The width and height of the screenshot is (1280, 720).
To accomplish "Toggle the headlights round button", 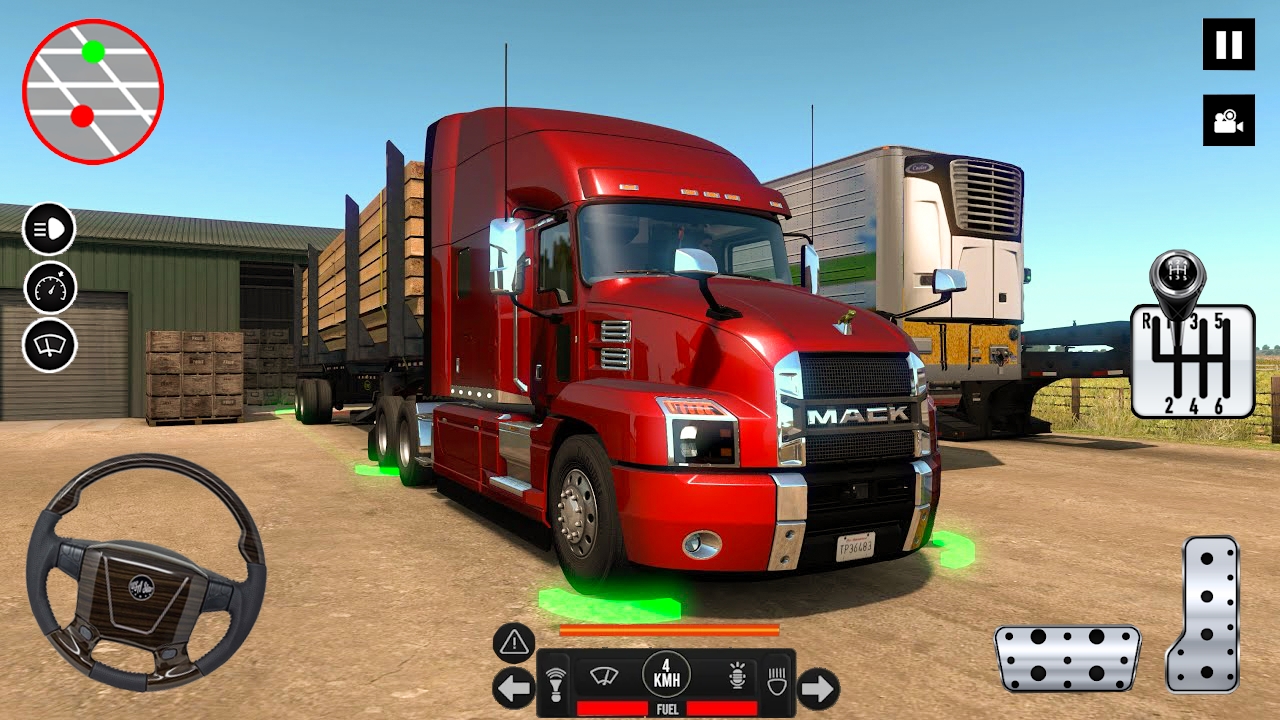I will coord(49,229).
